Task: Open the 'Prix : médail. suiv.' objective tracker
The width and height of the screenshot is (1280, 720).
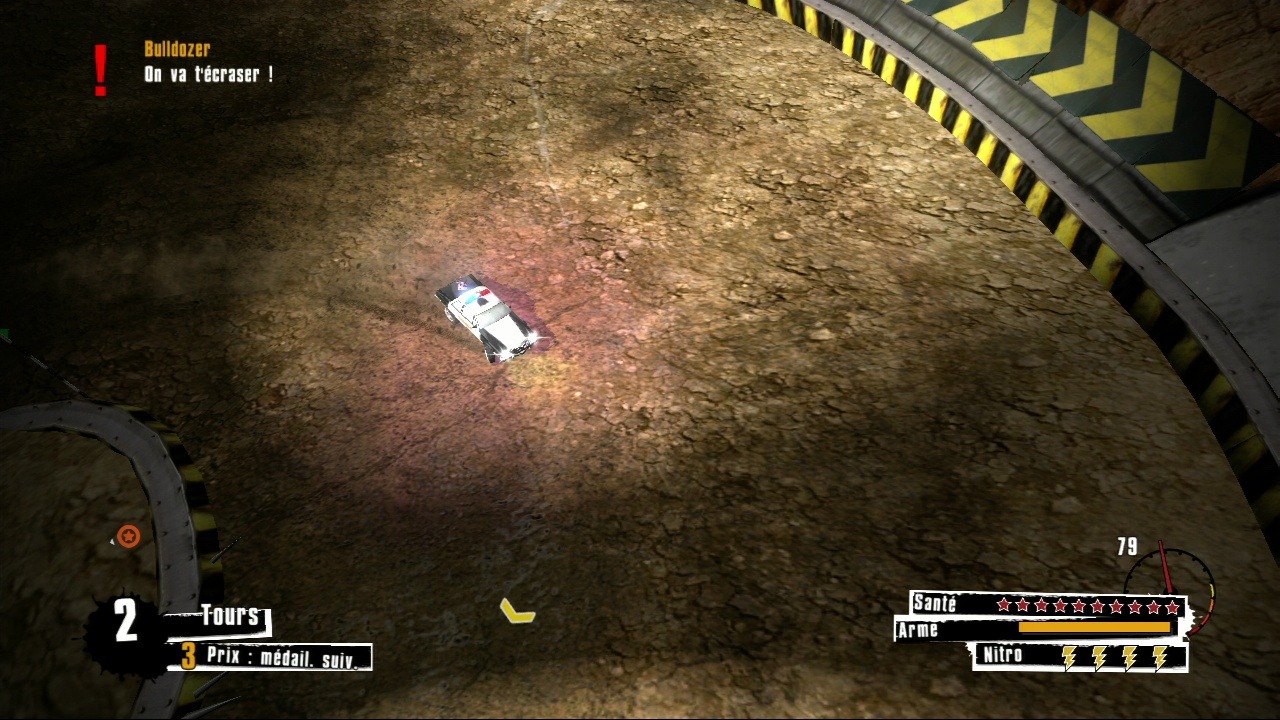Action: pyautogui.click(x=273, y=657)
